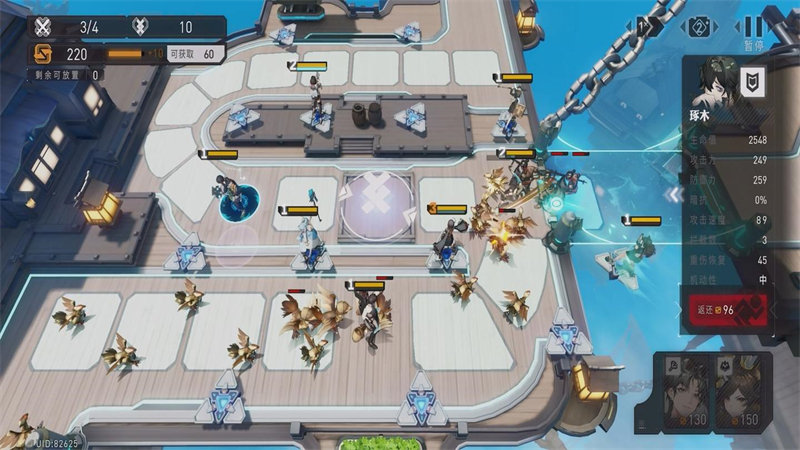Switch the camera view mode icon
This screenshot has height=450, width=800.
pyautogui.click(x=699, y=27)
